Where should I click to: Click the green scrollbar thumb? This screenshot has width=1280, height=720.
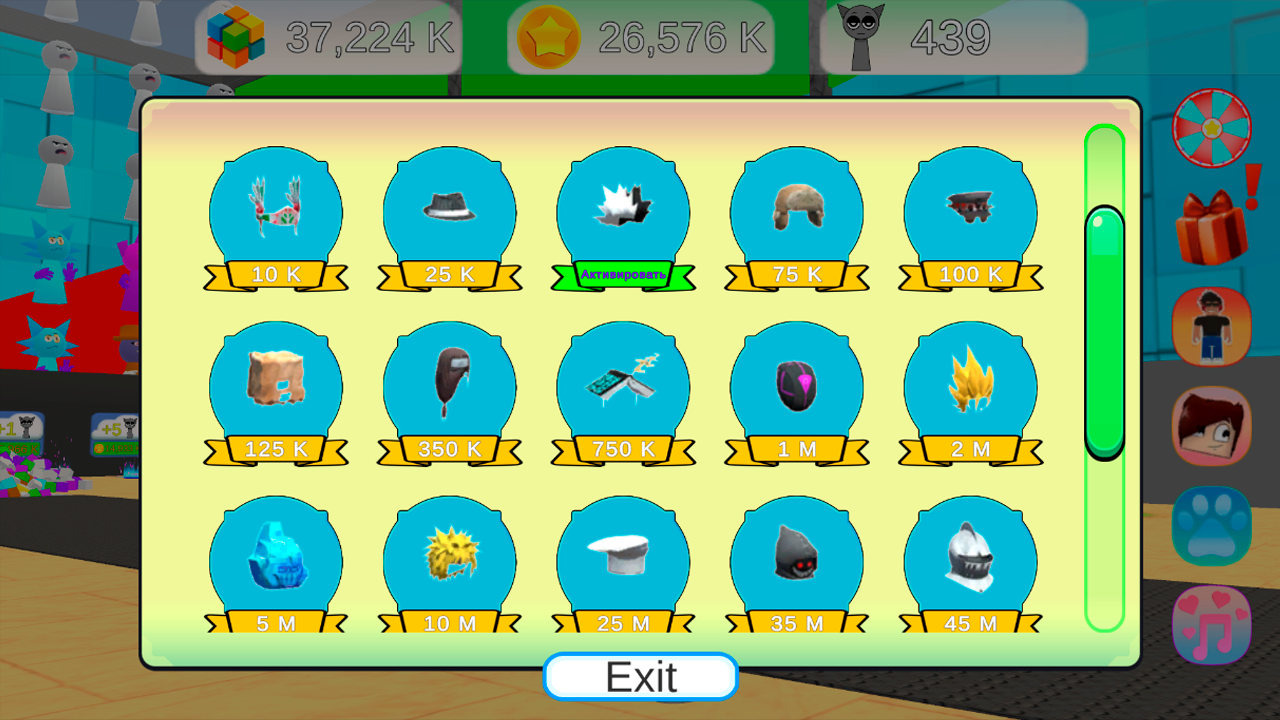tap(1102, 330)
